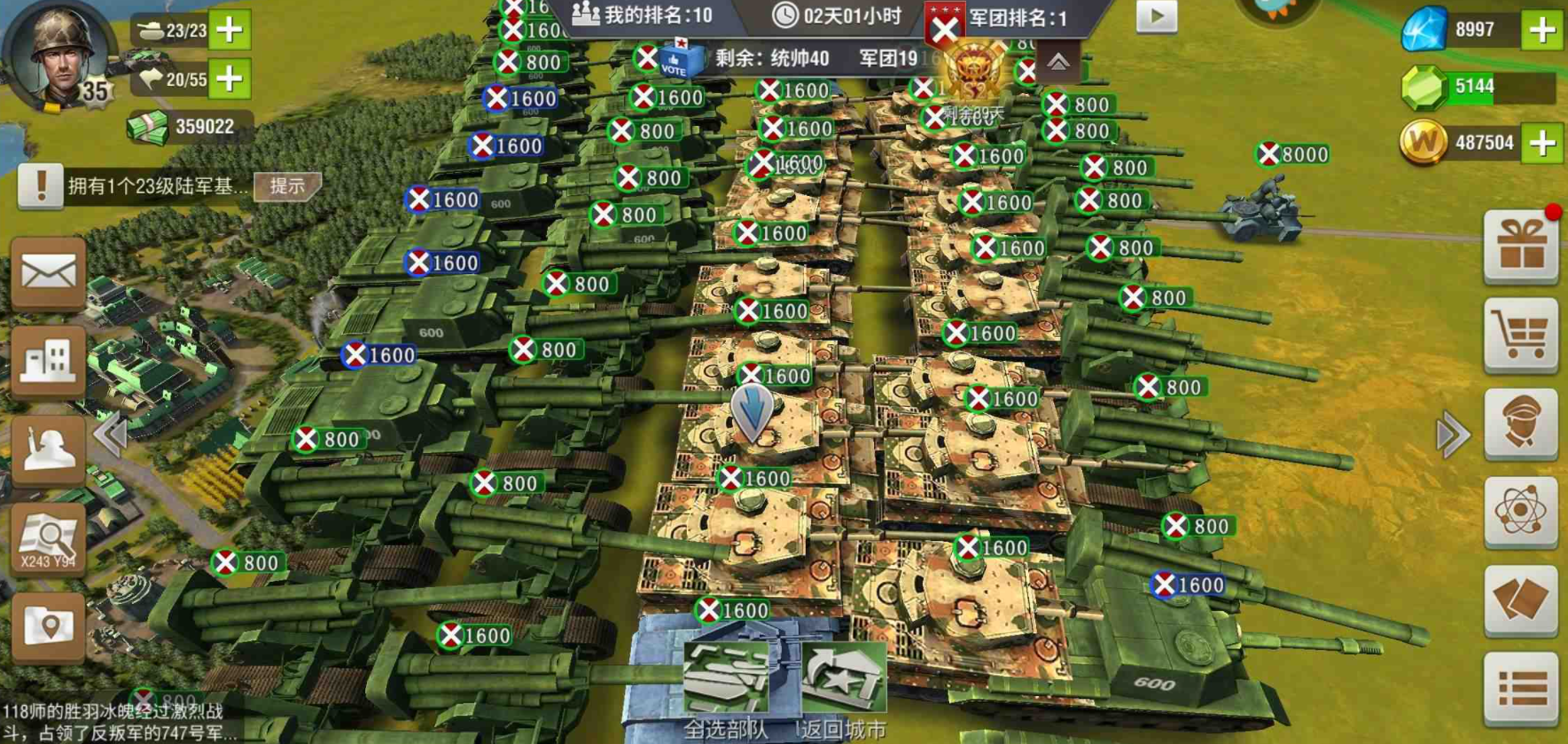Add more tank troop capacity
Image resolution: width=1568 pixels, height=744 pixels.
[230, 30]
